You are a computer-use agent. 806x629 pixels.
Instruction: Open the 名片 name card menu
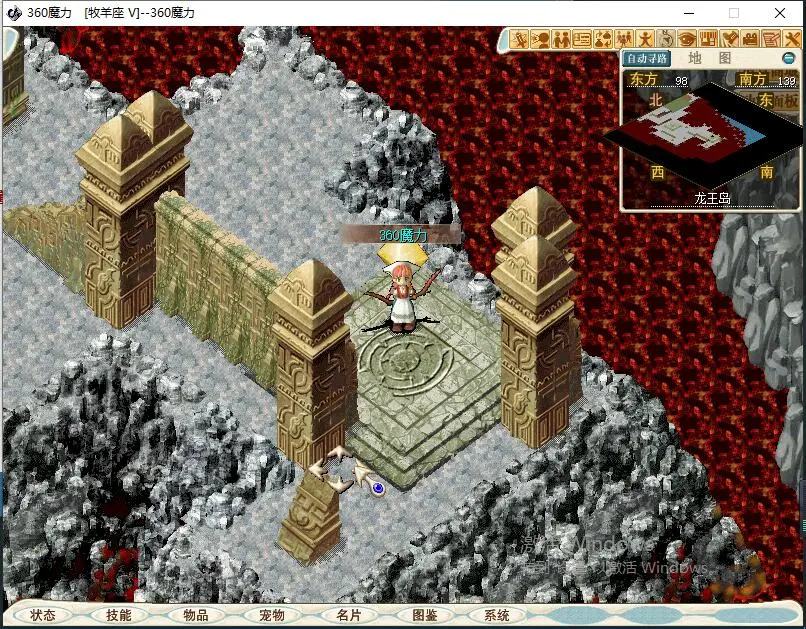[x=348, y=615]
